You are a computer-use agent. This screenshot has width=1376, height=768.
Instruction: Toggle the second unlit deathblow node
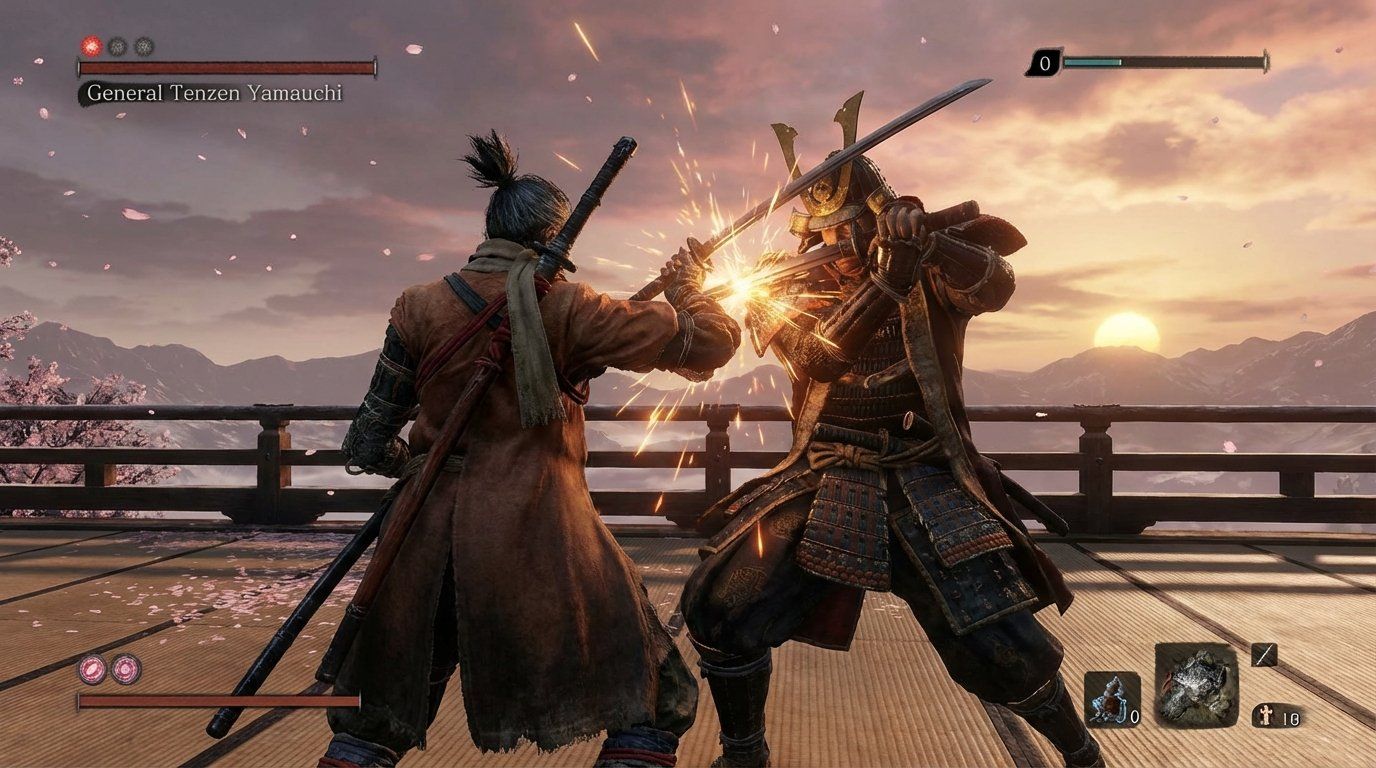click(x=142, y=46)
